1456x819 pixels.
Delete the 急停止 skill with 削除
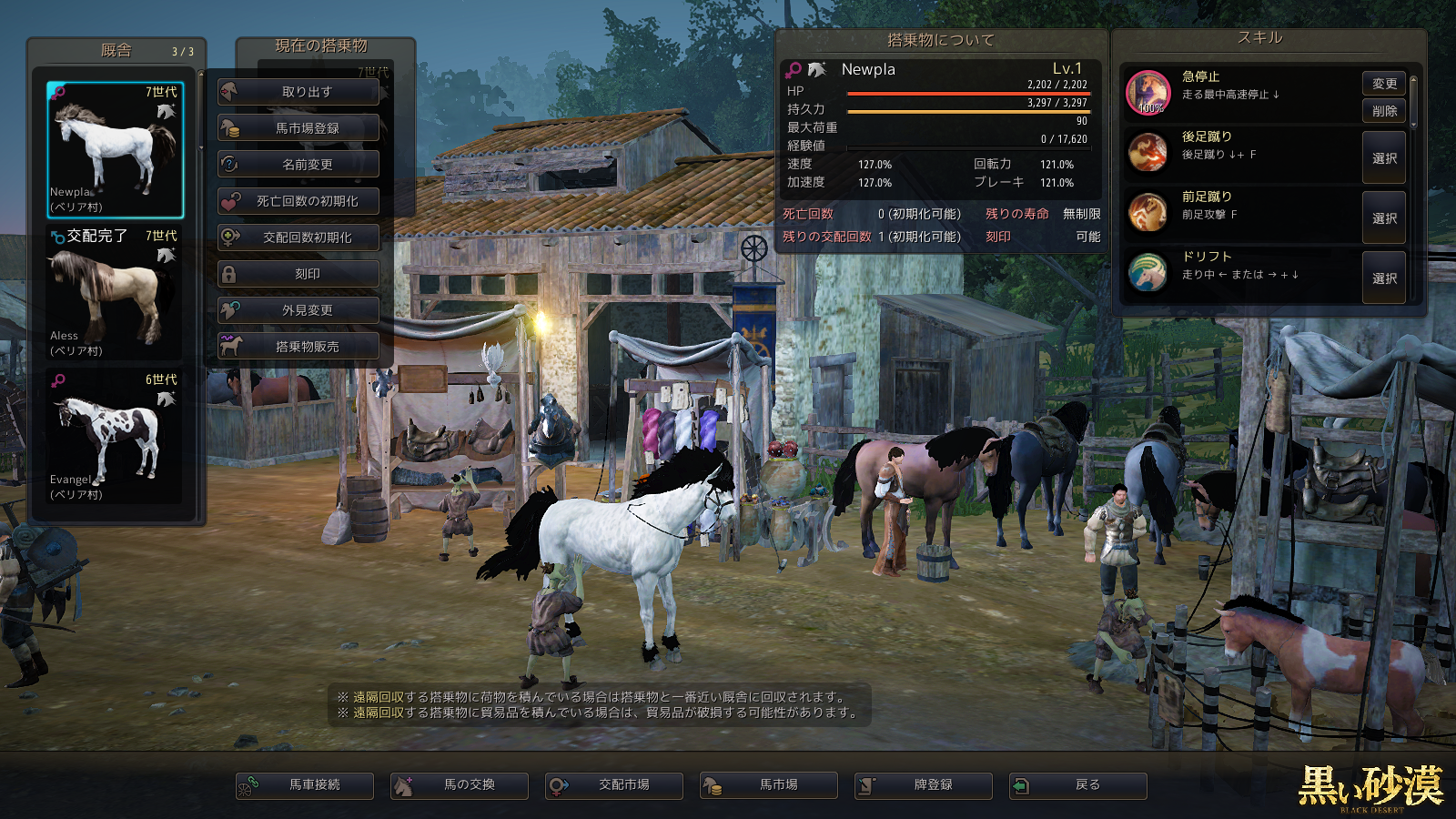pyautogui.click(x=1384, y=111)
